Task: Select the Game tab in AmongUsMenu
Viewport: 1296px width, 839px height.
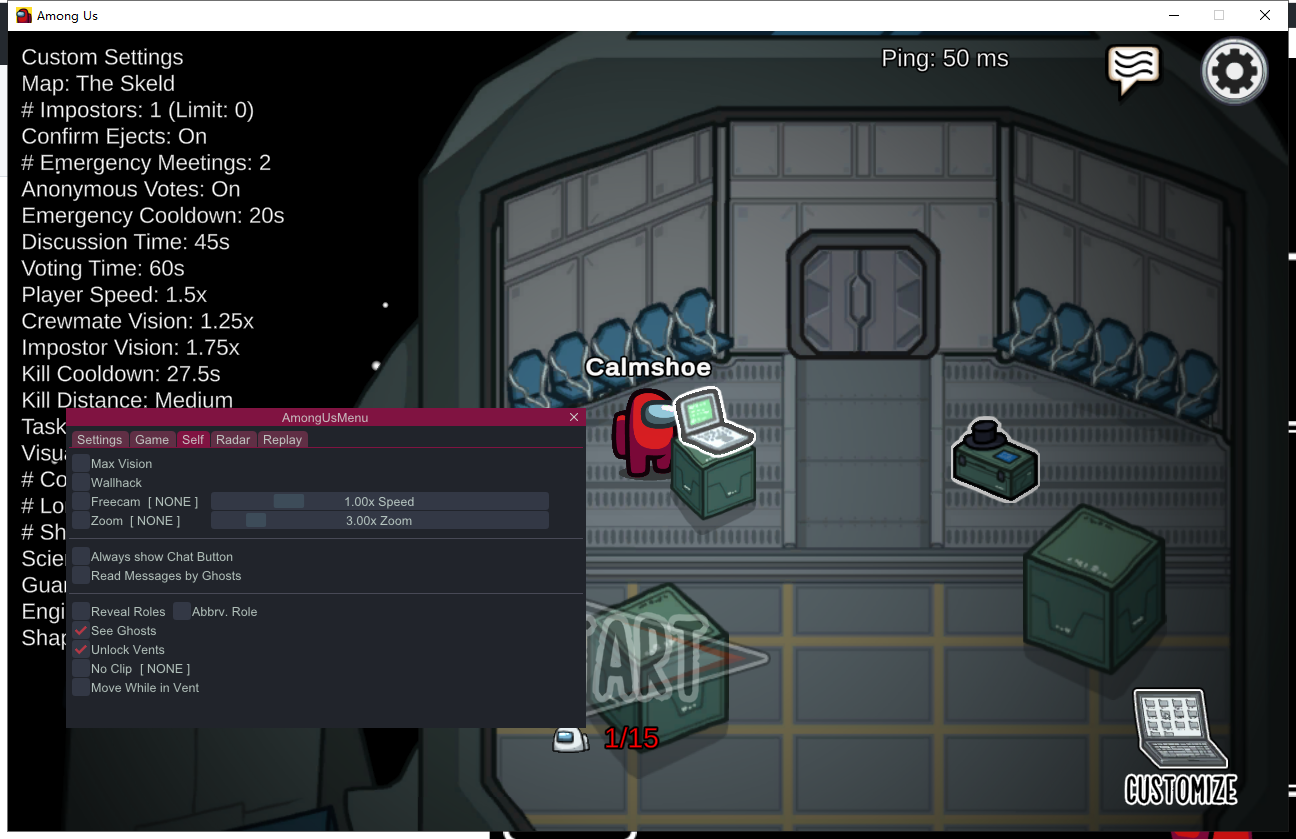Action: pyautogui.click(x=152, y=439)
